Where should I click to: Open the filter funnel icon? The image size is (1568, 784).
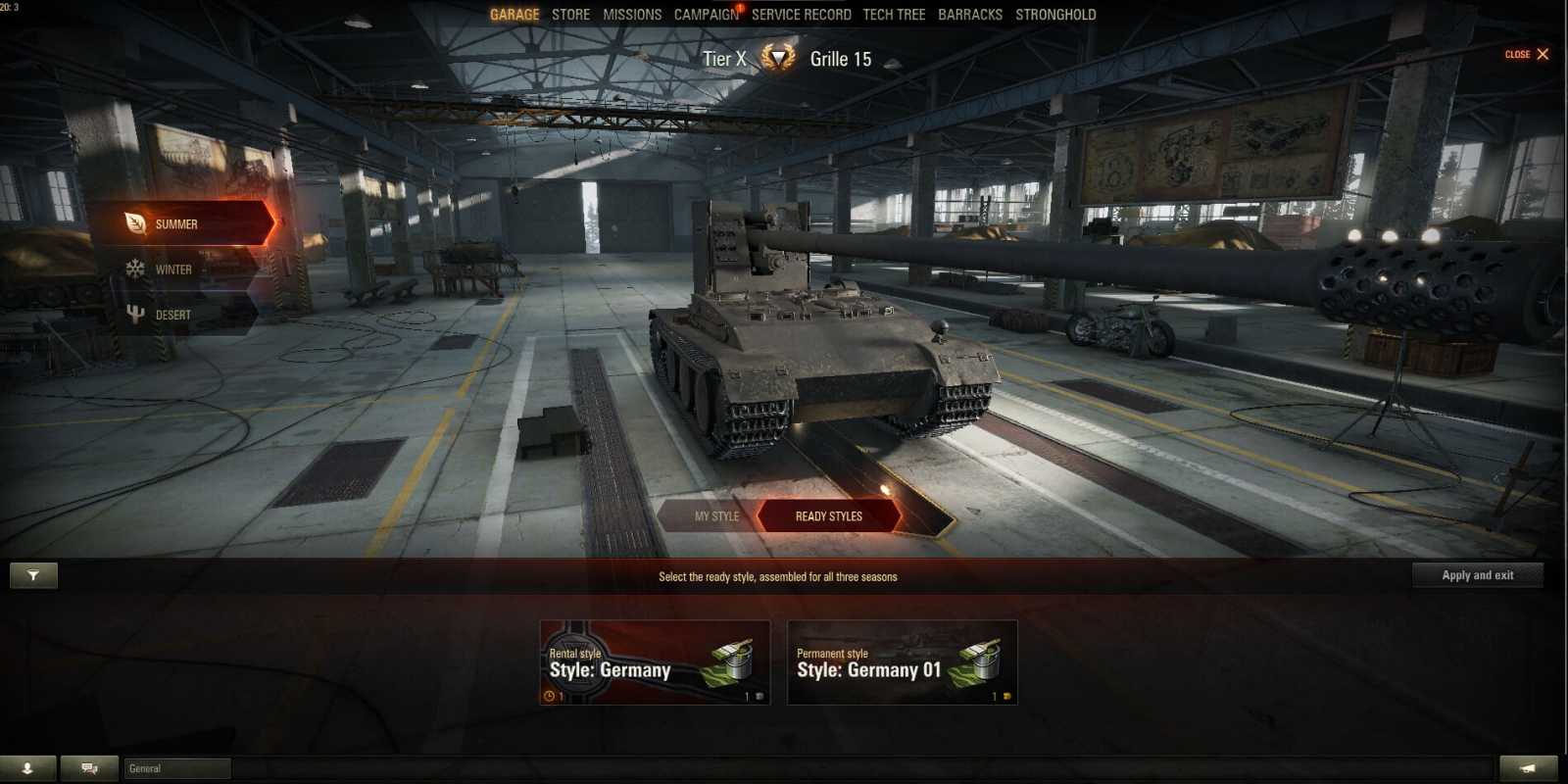32,575
